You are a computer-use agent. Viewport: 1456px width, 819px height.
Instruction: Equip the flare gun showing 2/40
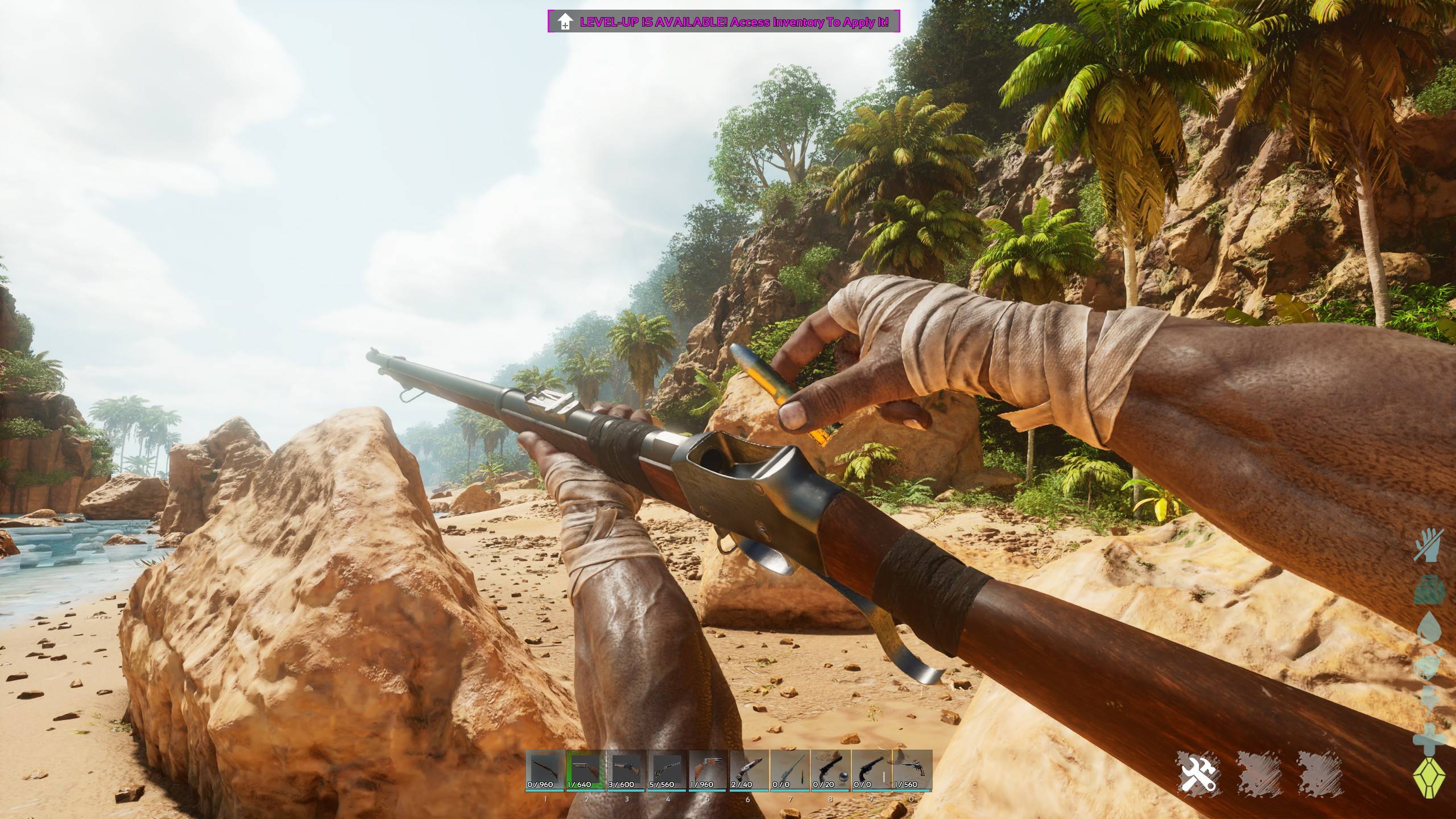click(749, 770)
